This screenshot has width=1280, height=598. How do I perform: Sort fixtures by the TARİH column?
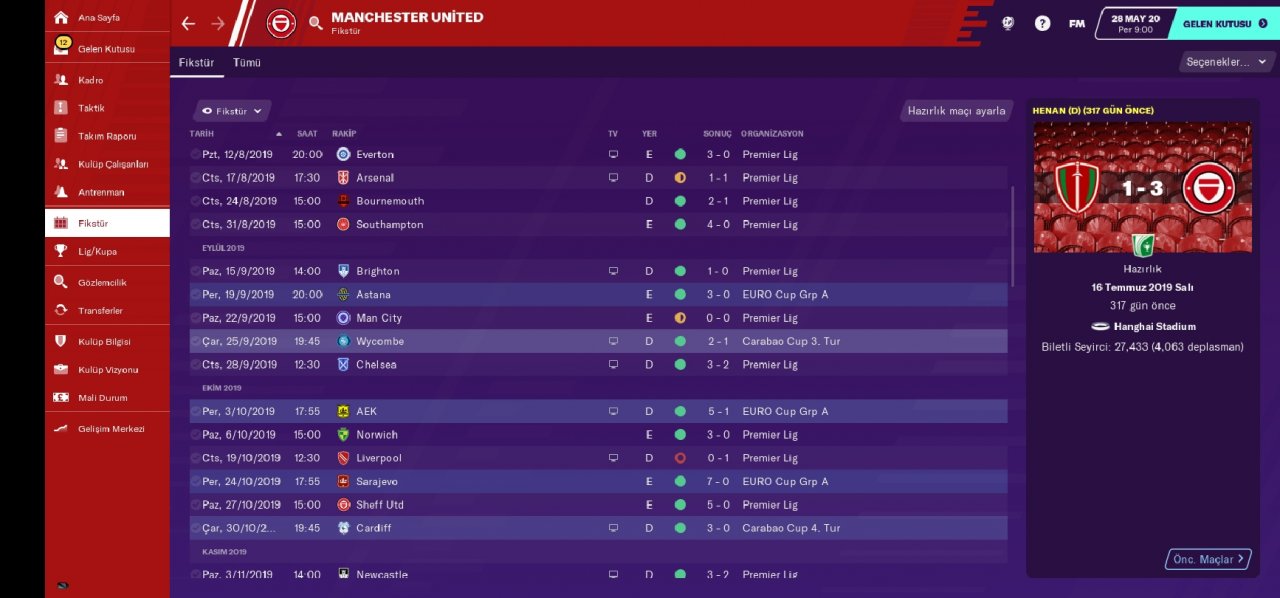(204, 134)
